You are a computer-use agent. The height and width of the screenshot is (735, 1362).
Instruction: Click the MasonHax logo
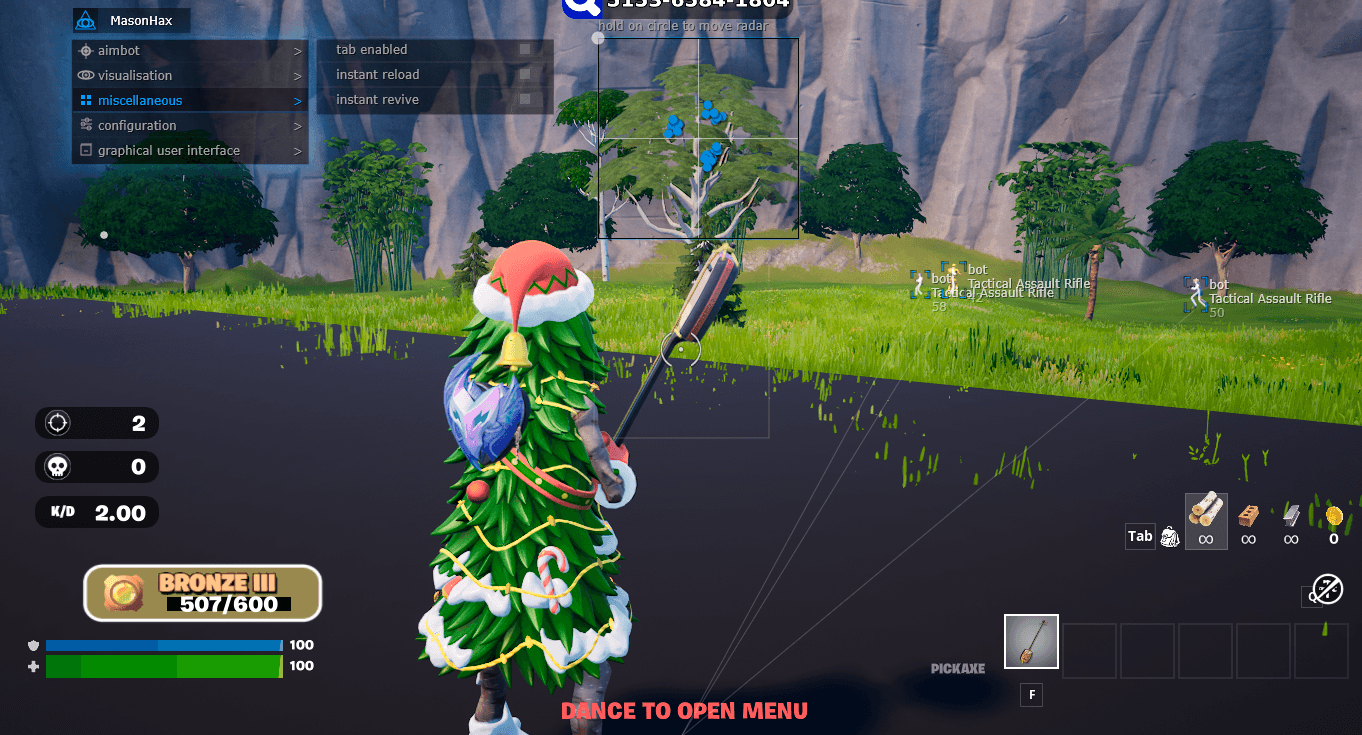point(84,20)
